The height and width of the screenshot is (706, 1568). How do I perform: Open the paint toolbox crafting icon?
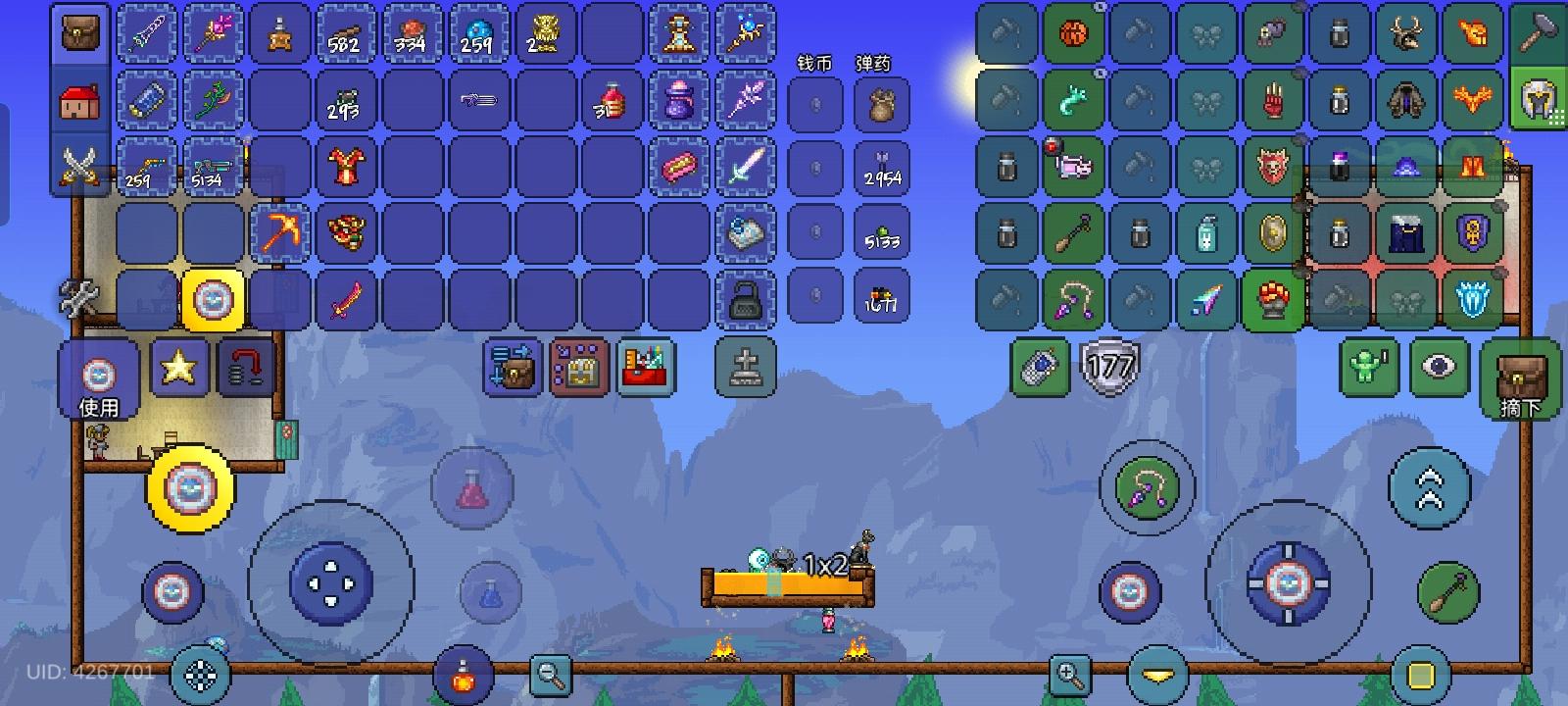[x=646, y=370]
